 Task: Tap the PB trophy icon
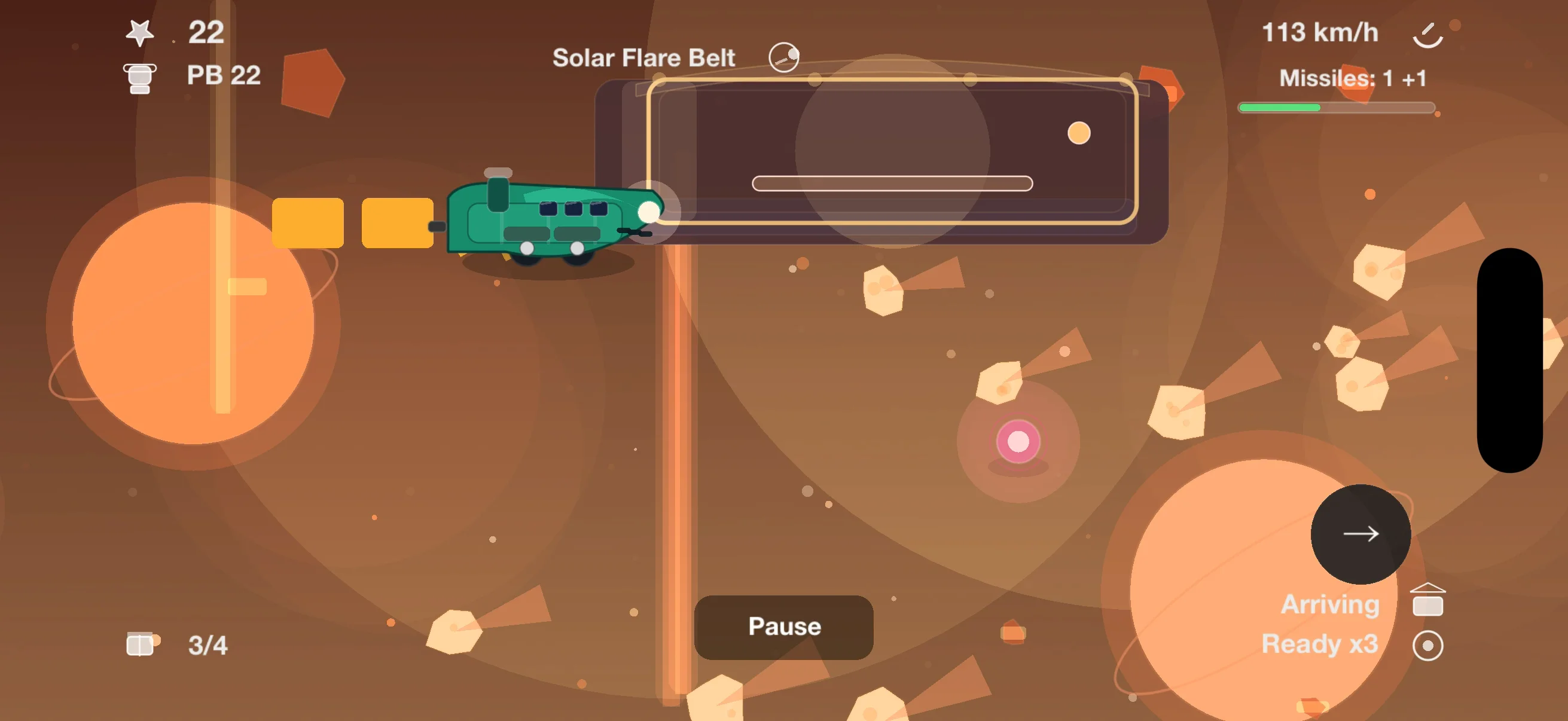pos(139,75)
